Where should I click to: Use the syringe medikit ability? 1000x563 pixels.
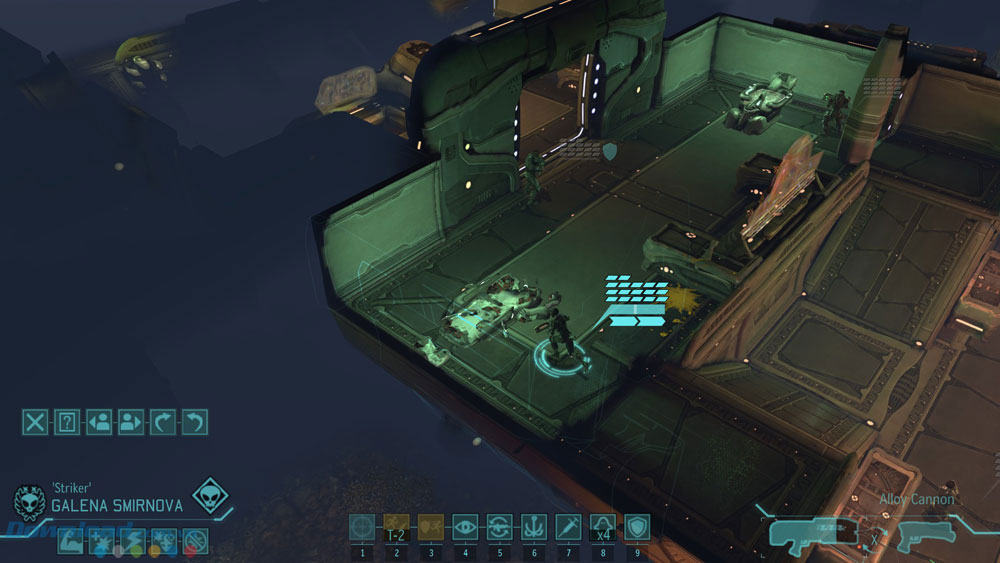(568, 528)
